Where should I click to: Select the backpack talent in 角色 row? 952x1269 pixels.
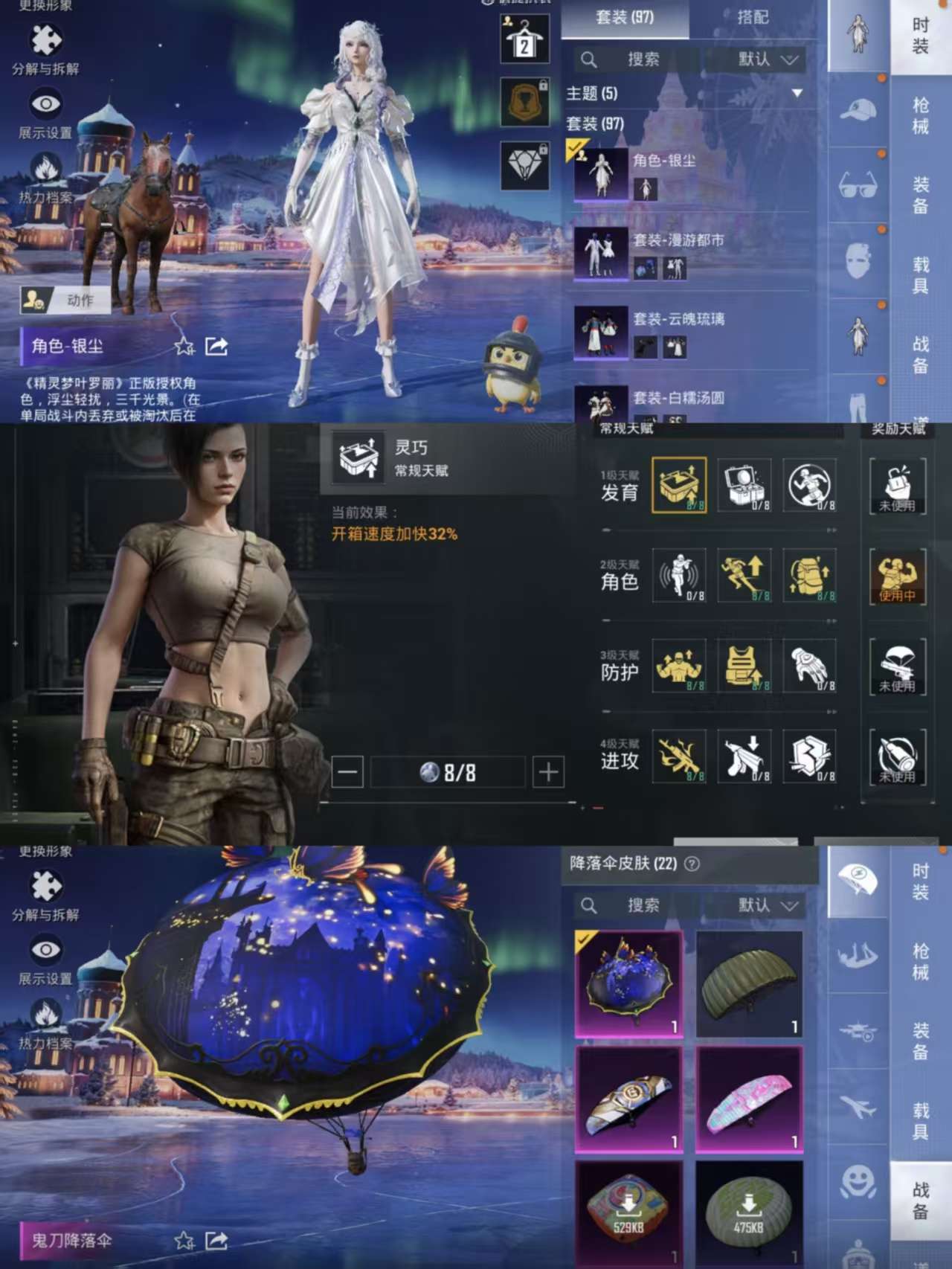810,576
